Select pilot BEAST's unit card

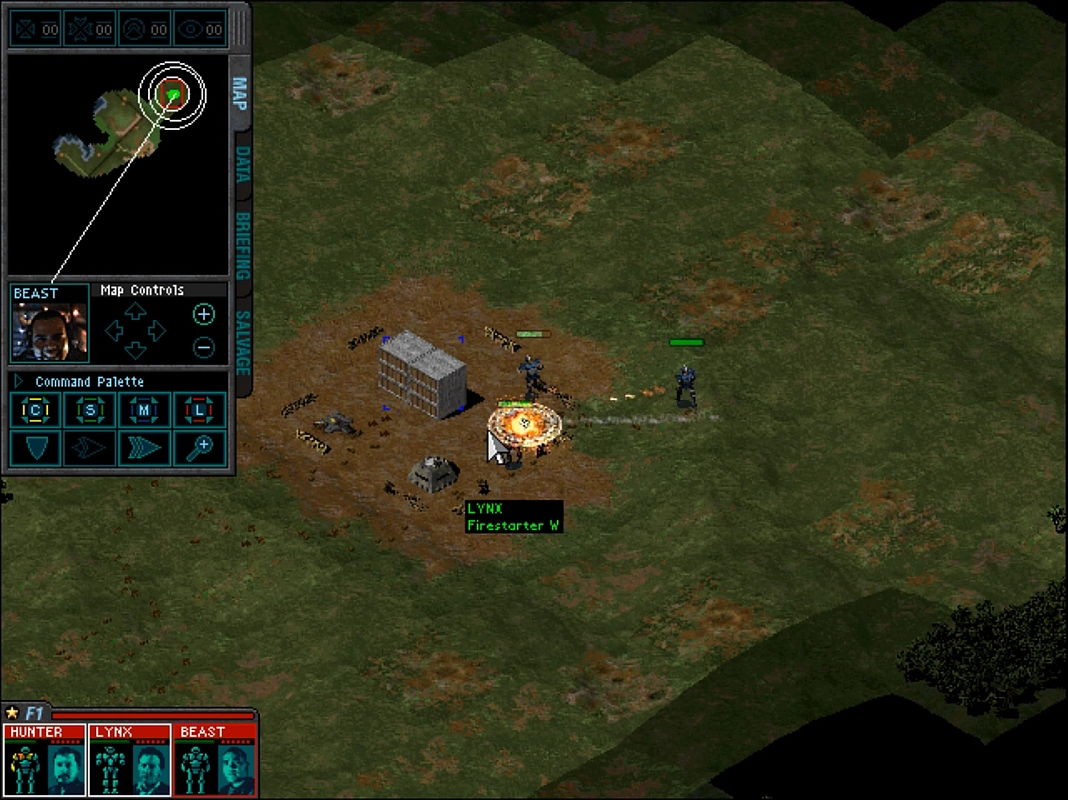pyautogui.click(x=215, y=760)
